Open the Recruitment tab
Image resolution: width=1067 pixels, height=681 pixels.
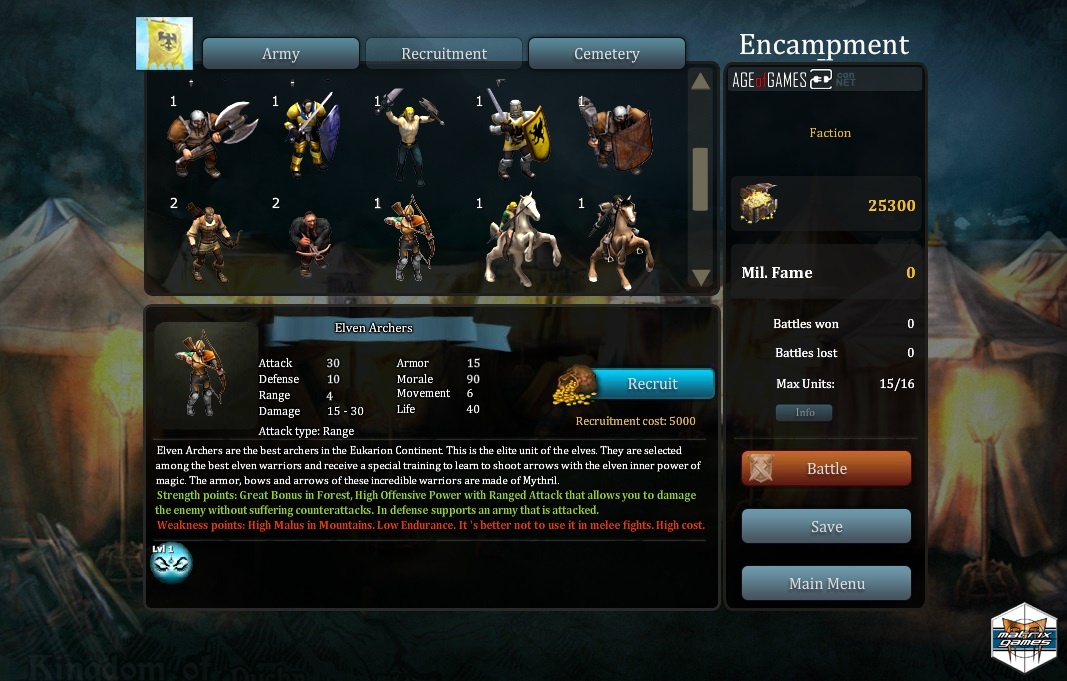(444, 54)
